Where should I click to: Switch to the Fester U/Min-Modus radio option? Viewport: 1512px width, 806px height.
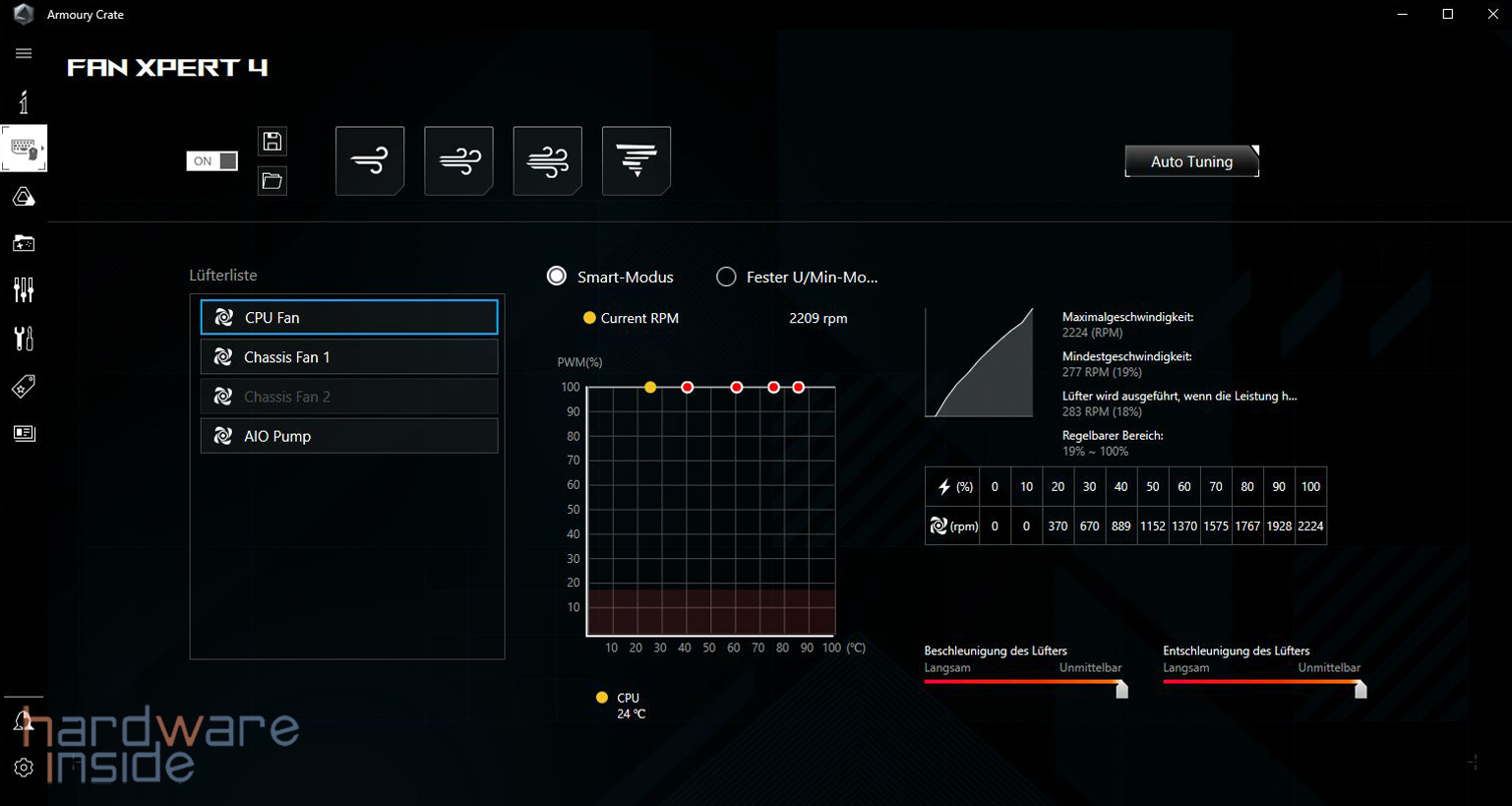[x=726, y=277]
